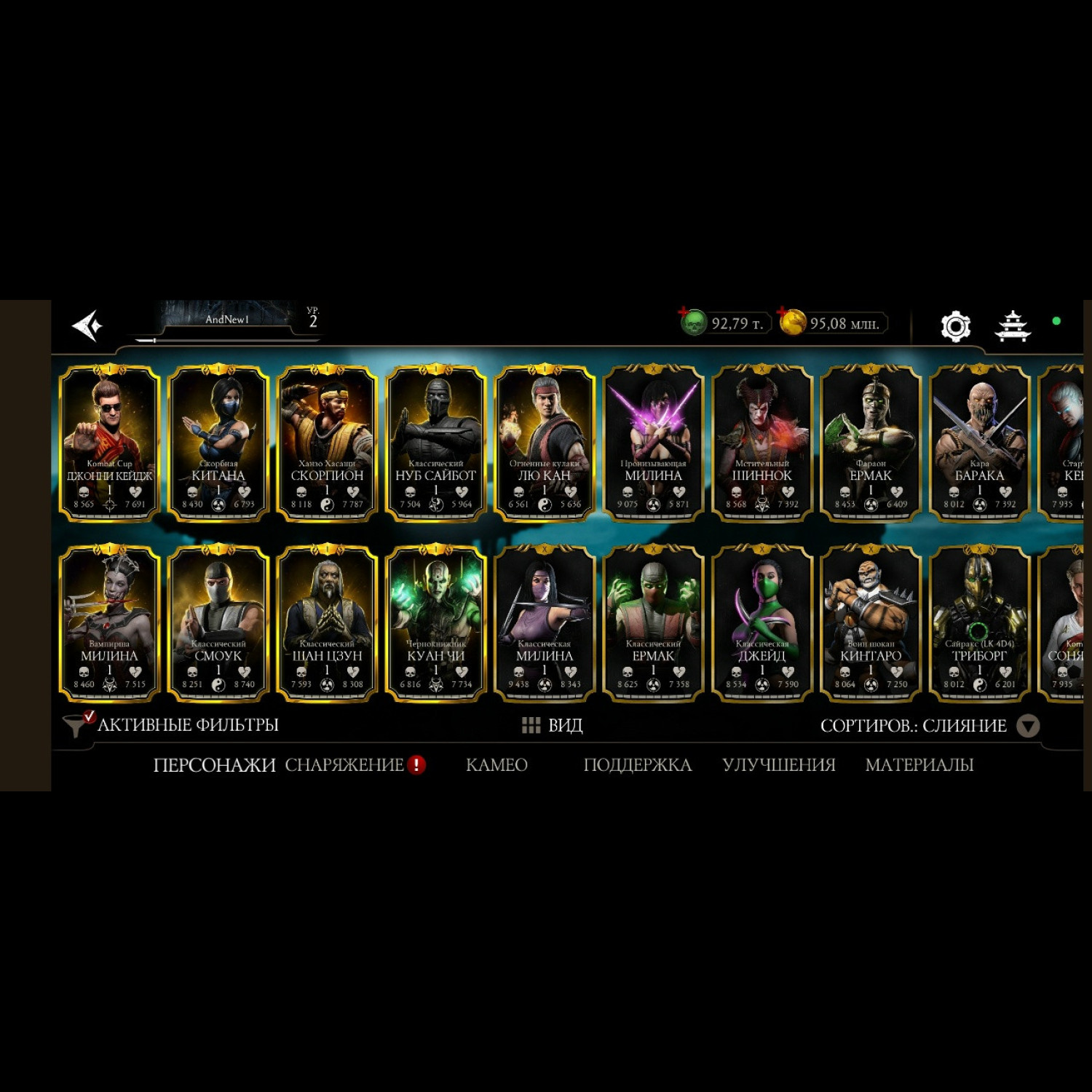Select the Kombat Cup Johnny Cage card

click(109, 443)
